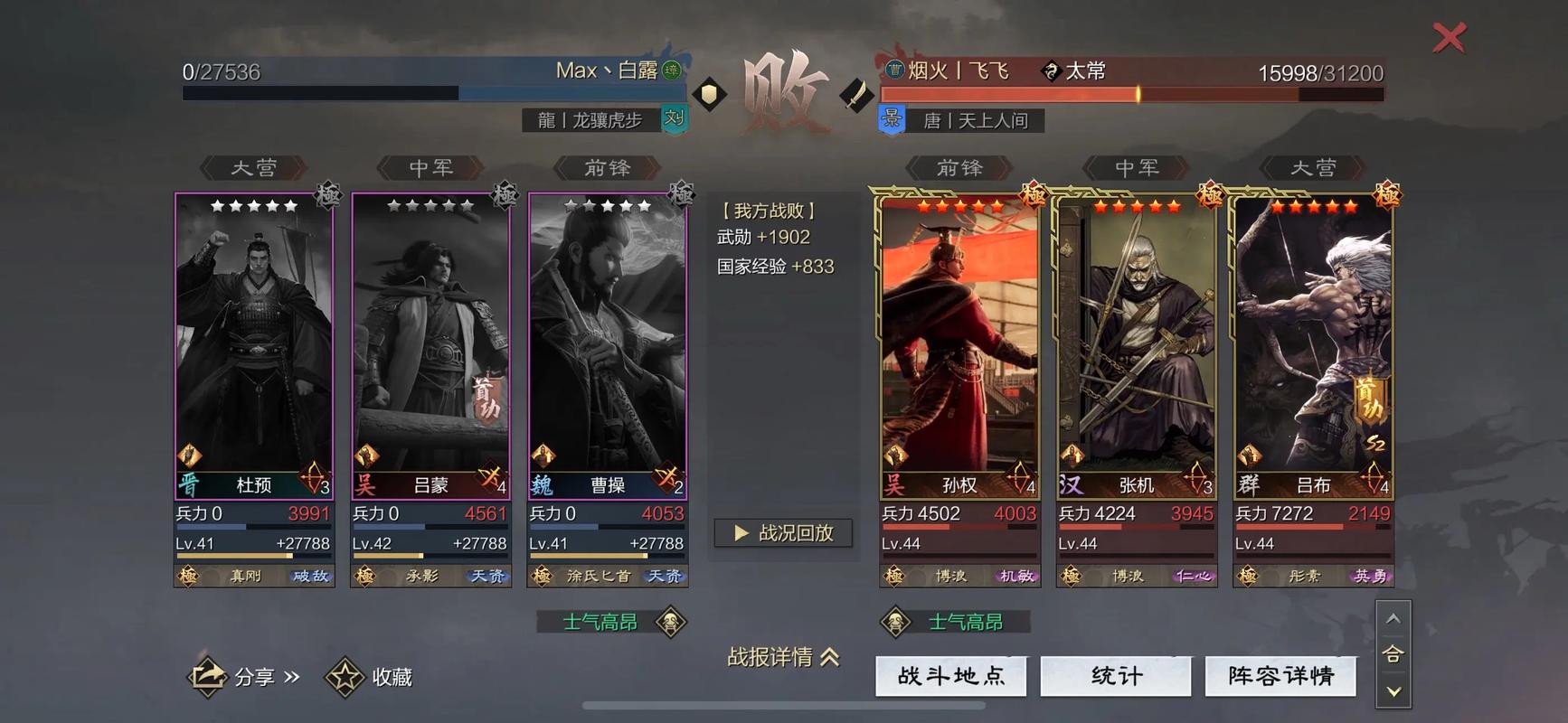
Task: Click the 景 emblem beside 唐|天上人间
Action: 892,118
